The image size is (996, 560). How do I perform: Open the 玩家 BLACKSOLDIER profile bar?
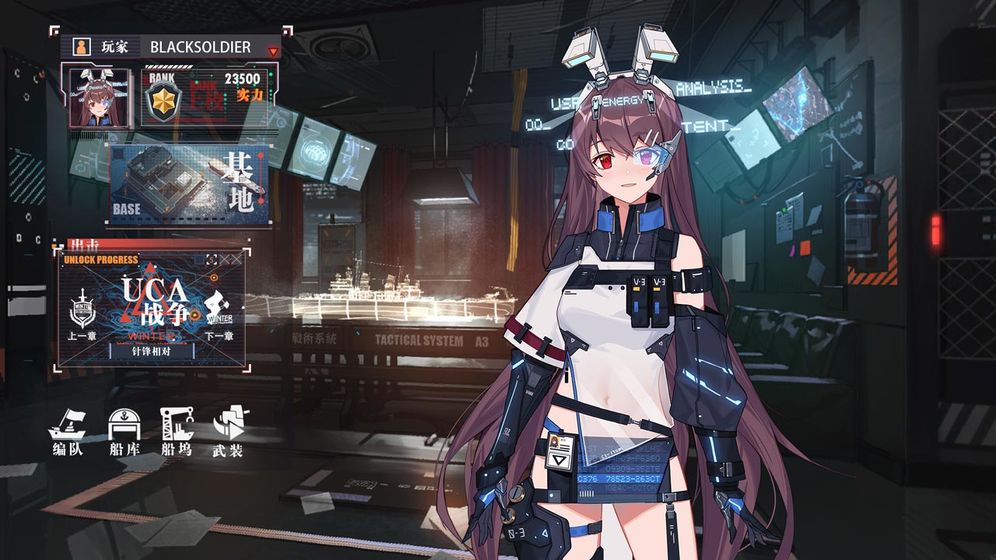coord(170,47)
